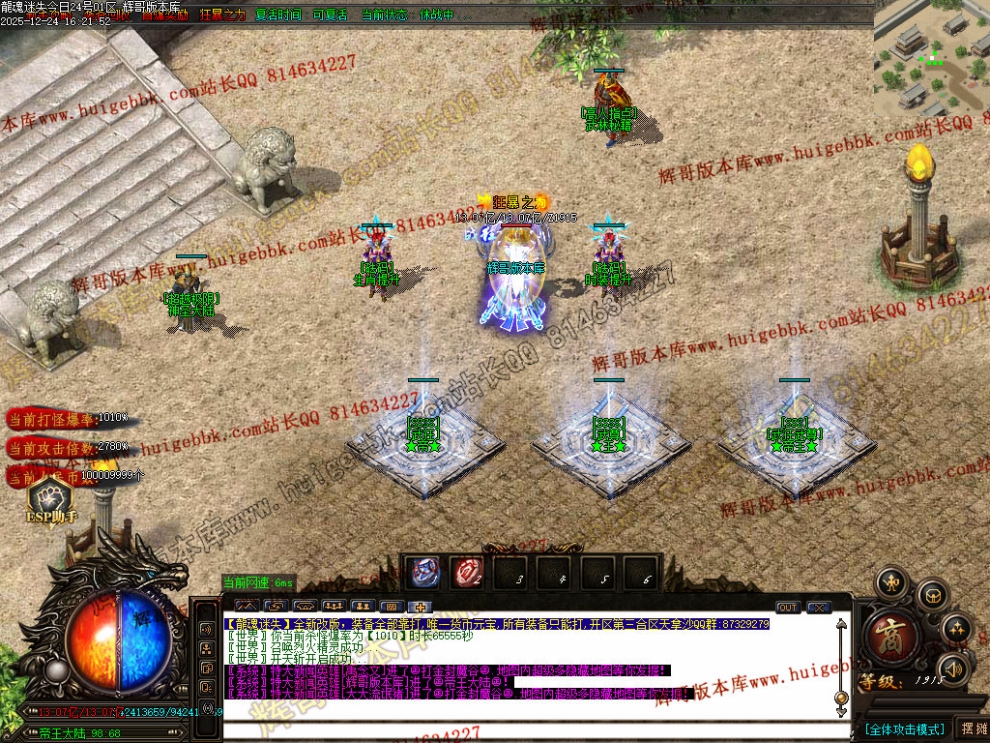
Task: Click the 狂暴之力 top bar button
Action: pyautogui.click(x=221, y=15)
